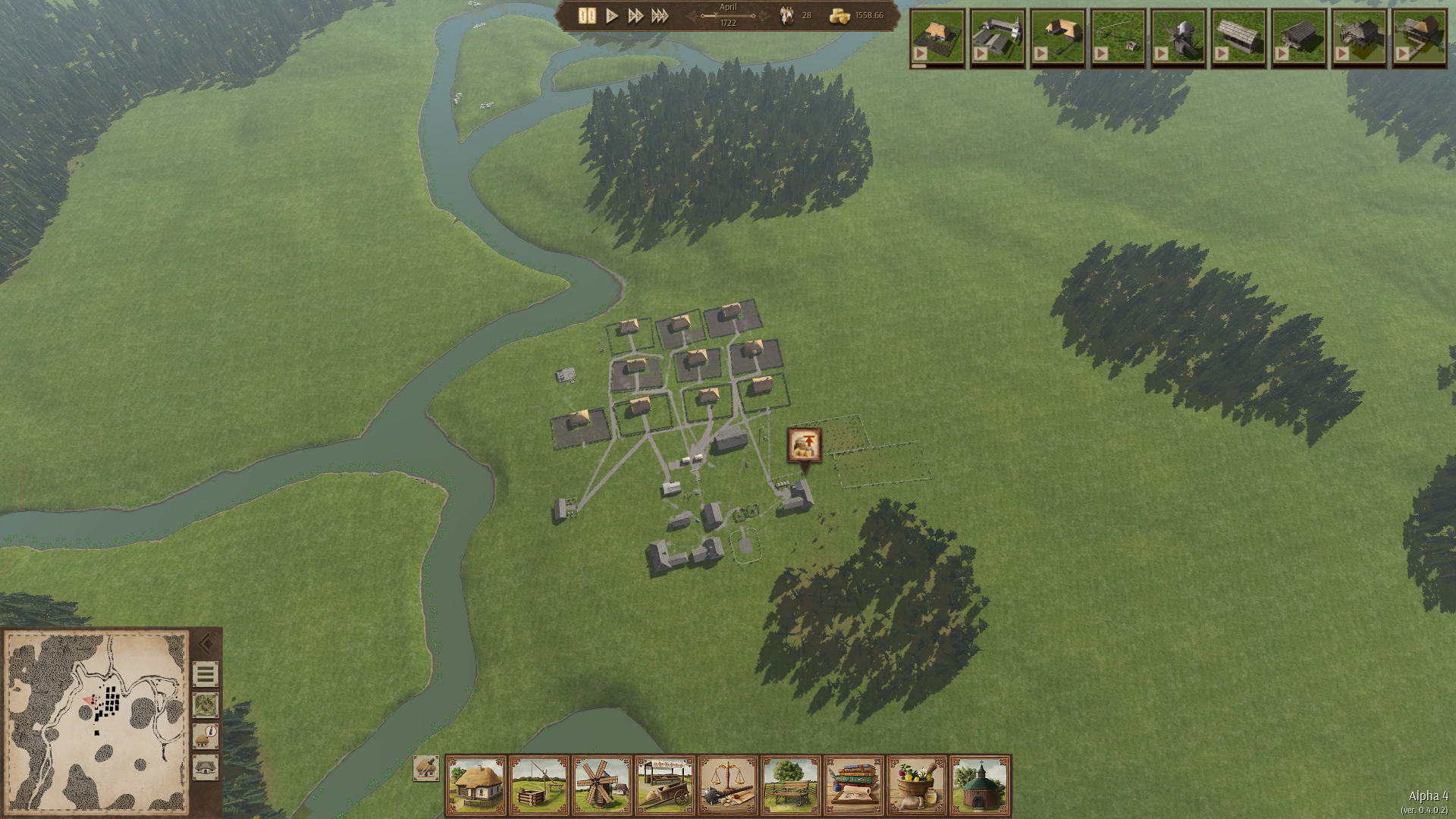
Task: Set game to normal play speed
Action: pos(612,16)
